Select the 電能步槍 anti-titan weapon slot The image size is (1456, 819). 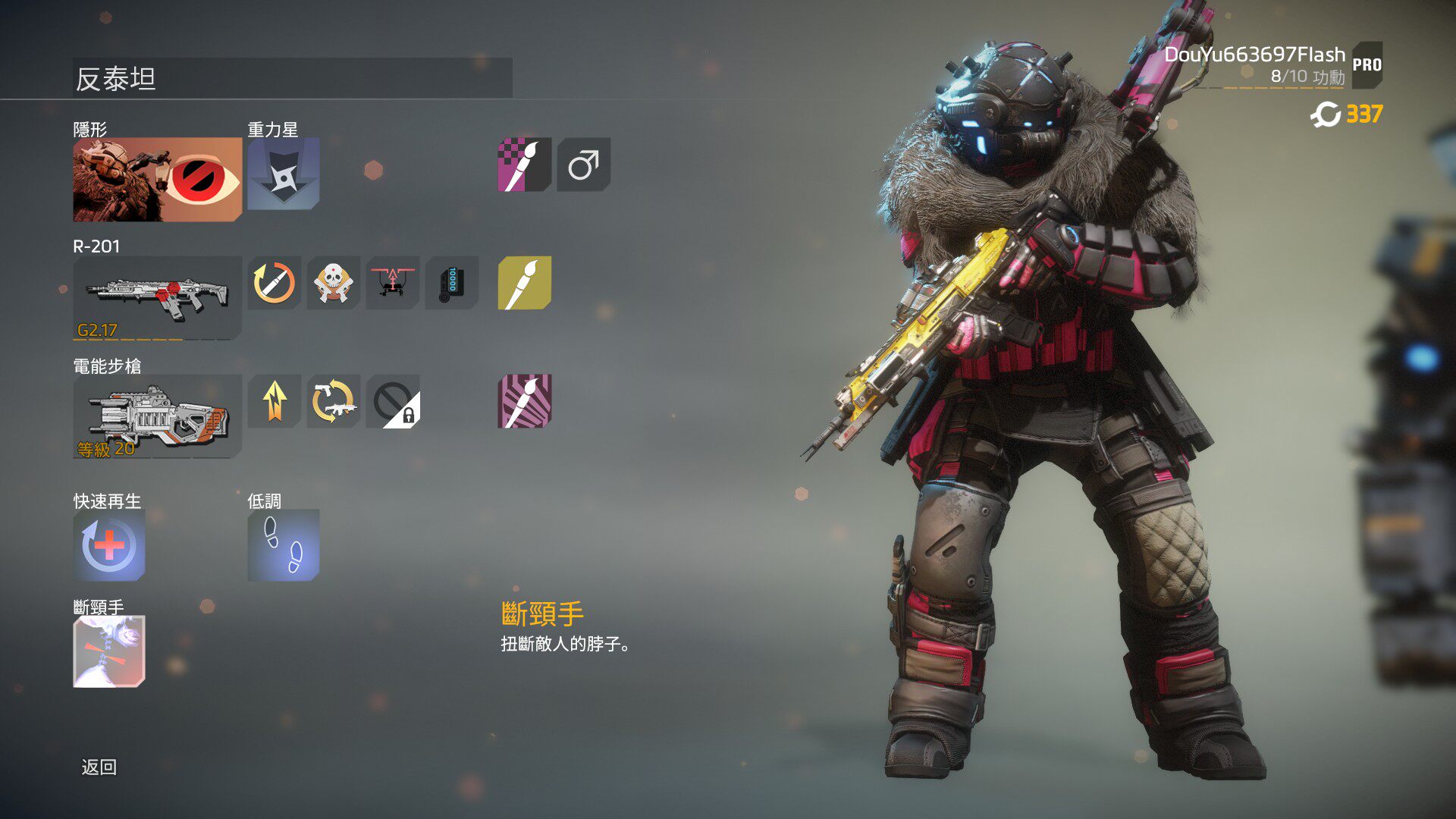pos(157,416)
